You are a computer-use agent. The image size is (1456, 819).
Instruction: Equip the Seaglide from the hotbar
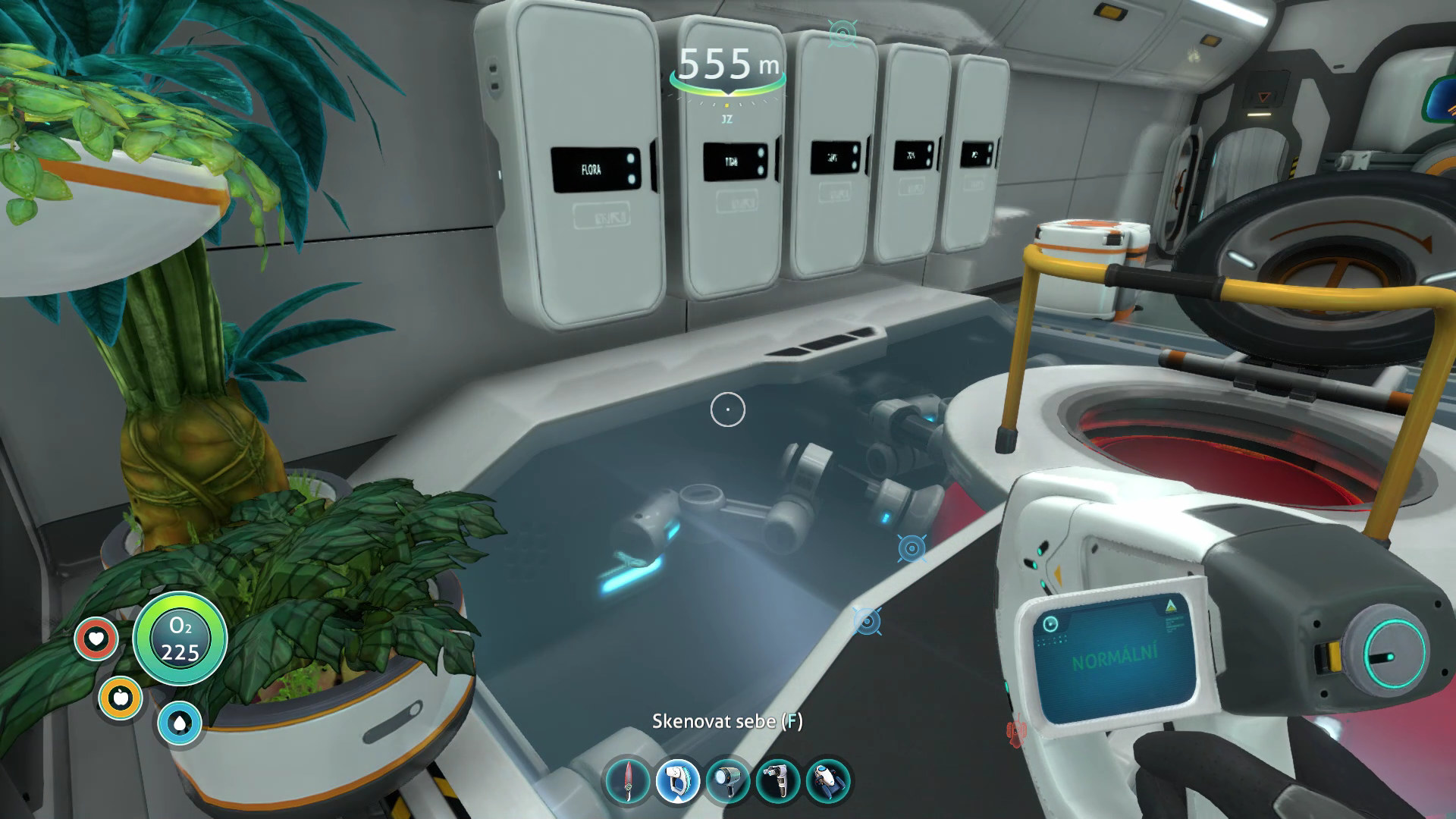[x=828, y=781]
